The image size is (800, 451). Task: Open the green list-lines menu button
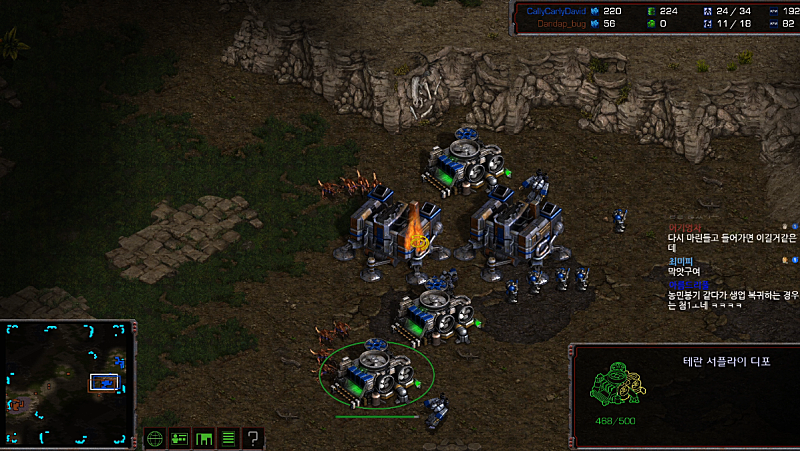228,438
